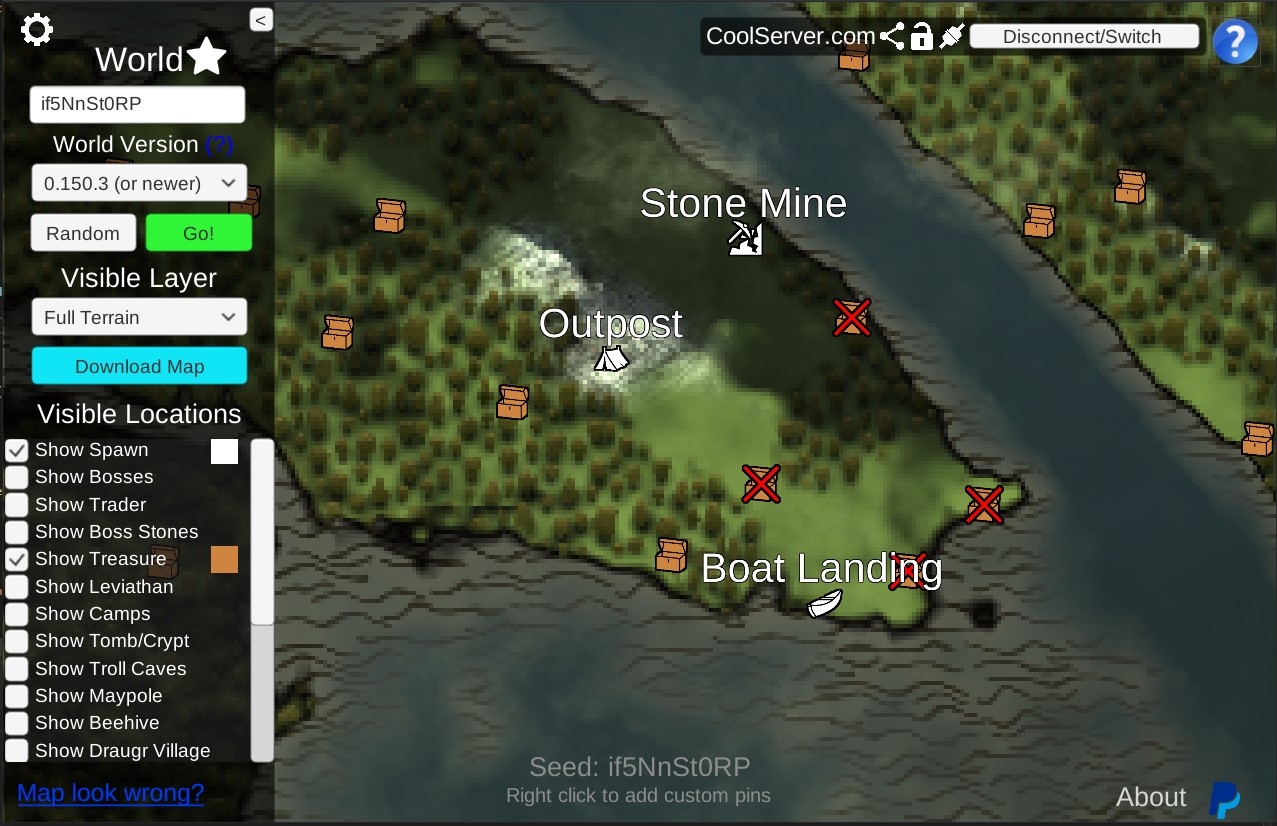The image size is (1277, 826).
Task: Open the Visible Layer dropdown
Action: pos(139,317)
